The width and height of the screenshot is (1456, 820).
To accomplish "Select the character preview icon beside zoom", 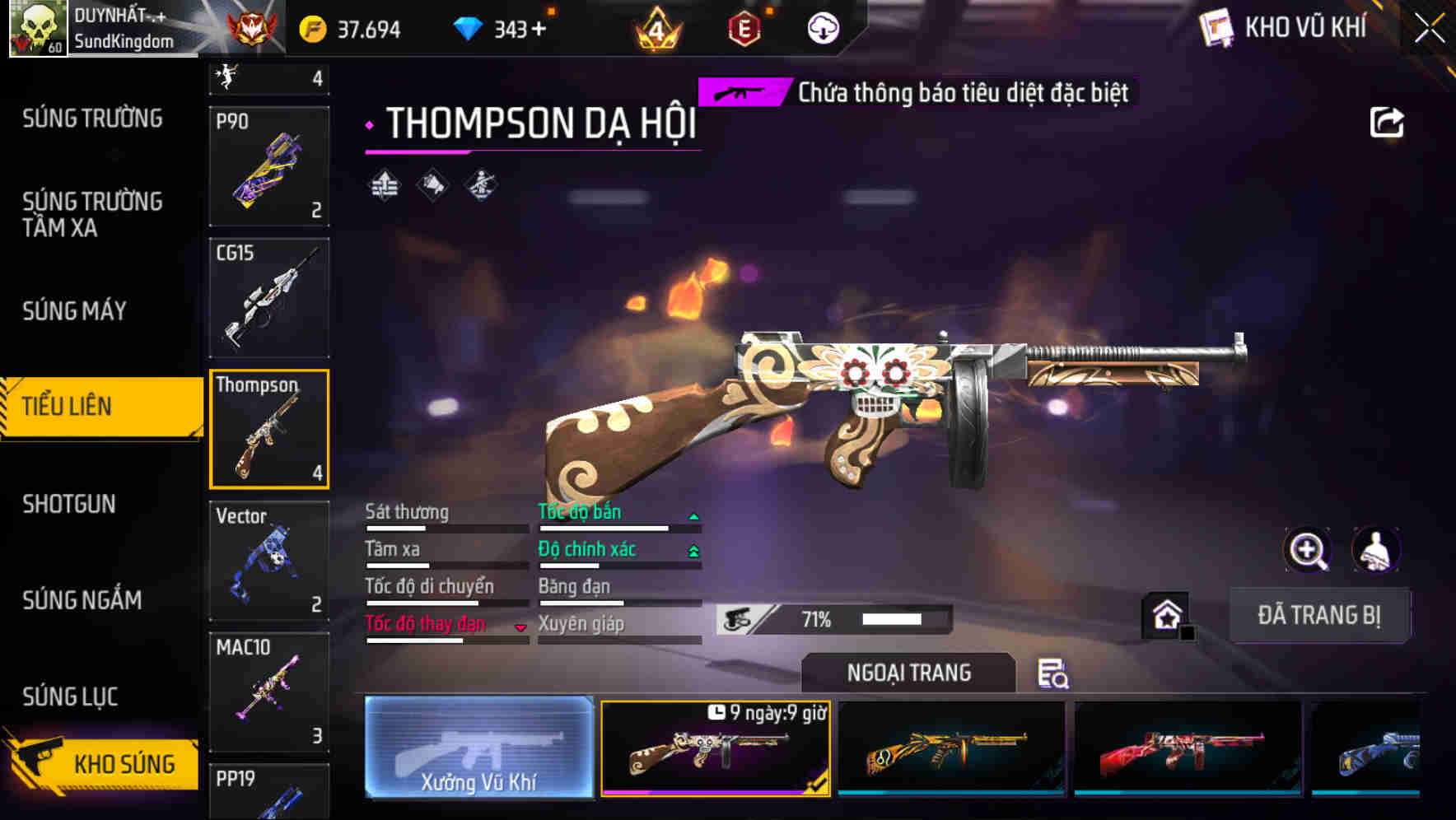I will tap(1375, 550).
